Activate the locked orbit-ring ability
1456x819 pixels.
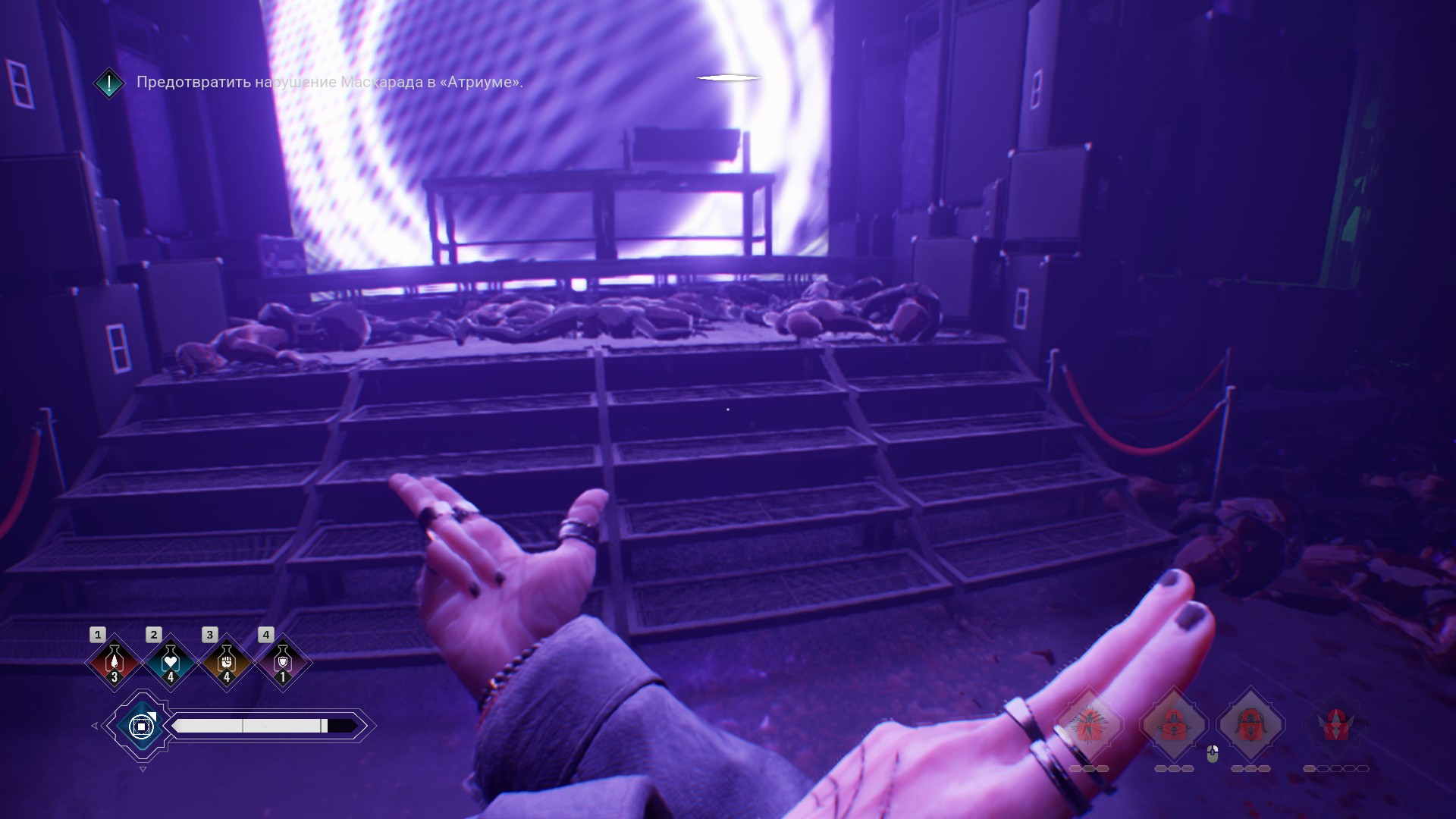[1174, 725]
